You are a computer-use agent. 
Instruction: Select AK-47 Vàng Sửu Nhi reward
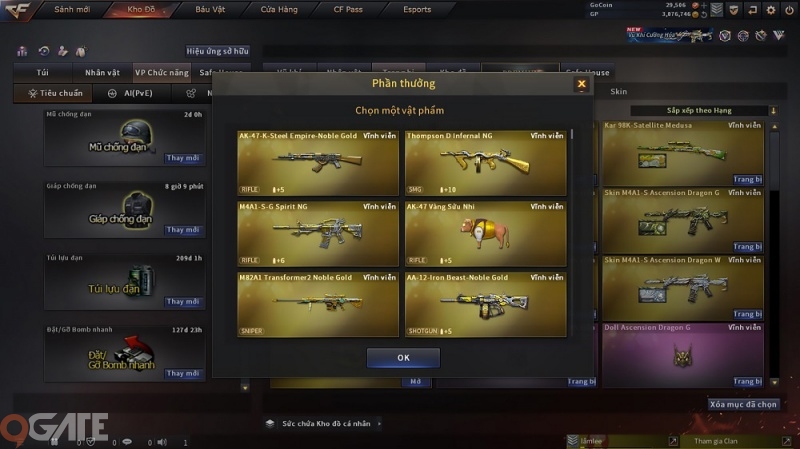485,233
